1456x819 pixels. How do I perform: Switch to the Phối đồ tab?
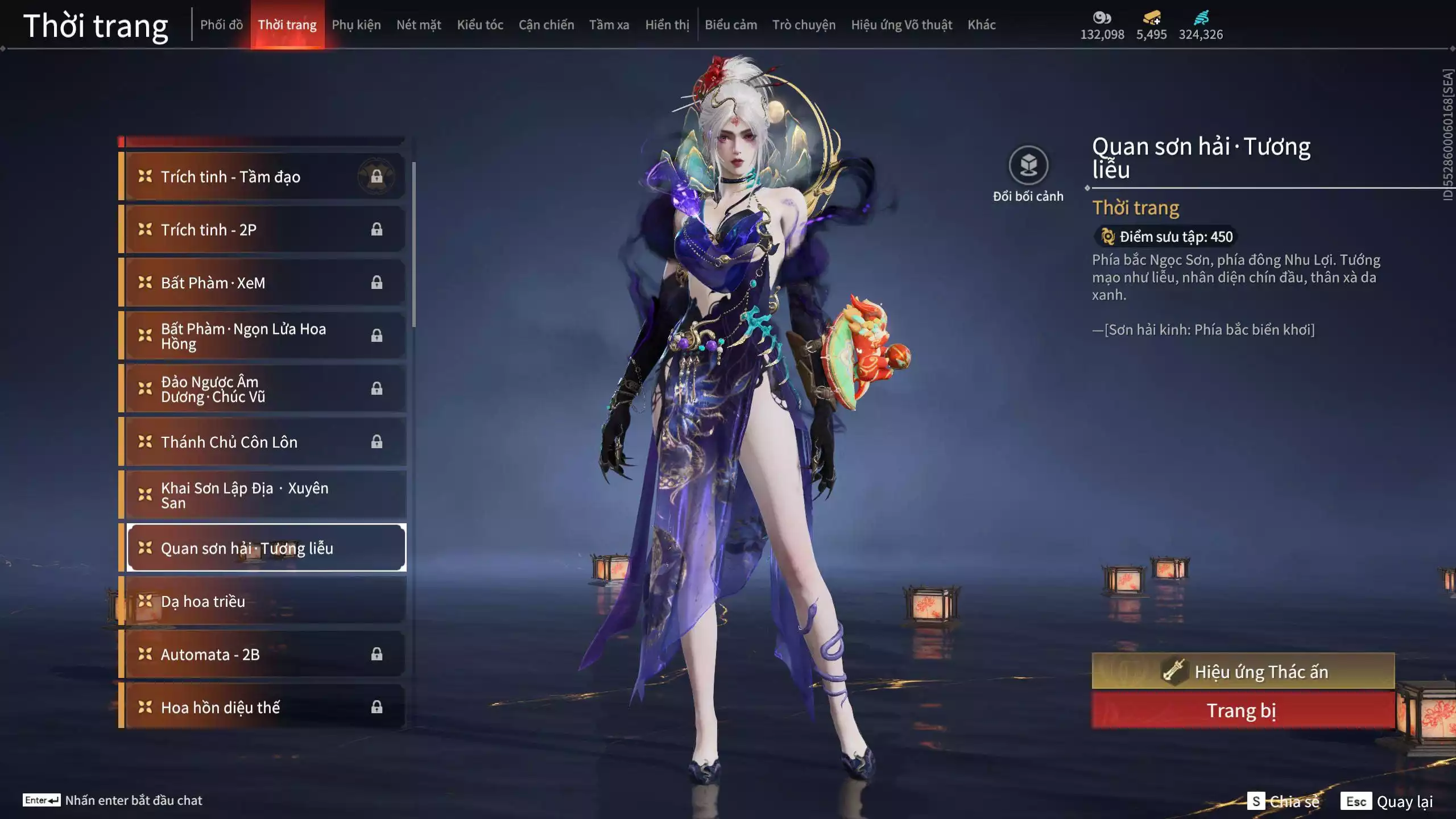click(221, 25)
